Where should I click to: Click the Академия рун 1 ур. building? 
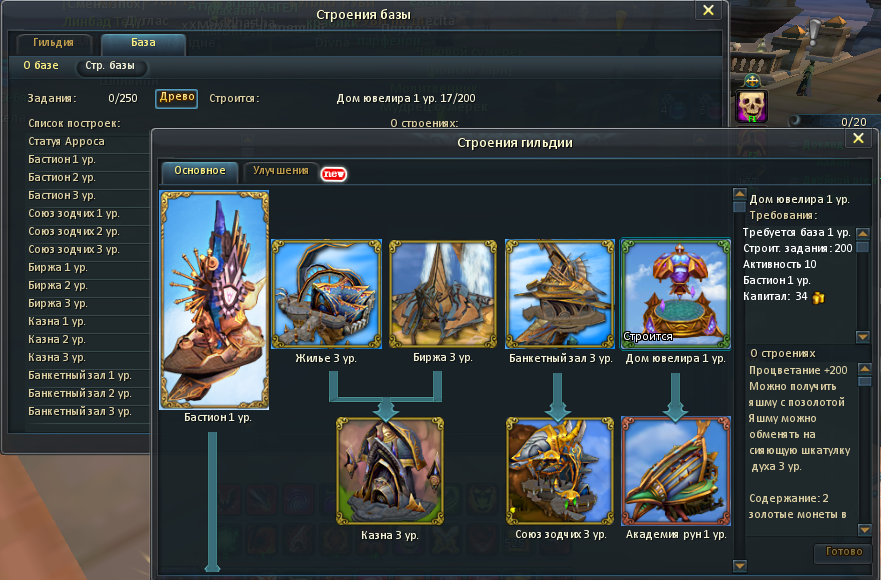pyautogui.click(x=675, y=471)
